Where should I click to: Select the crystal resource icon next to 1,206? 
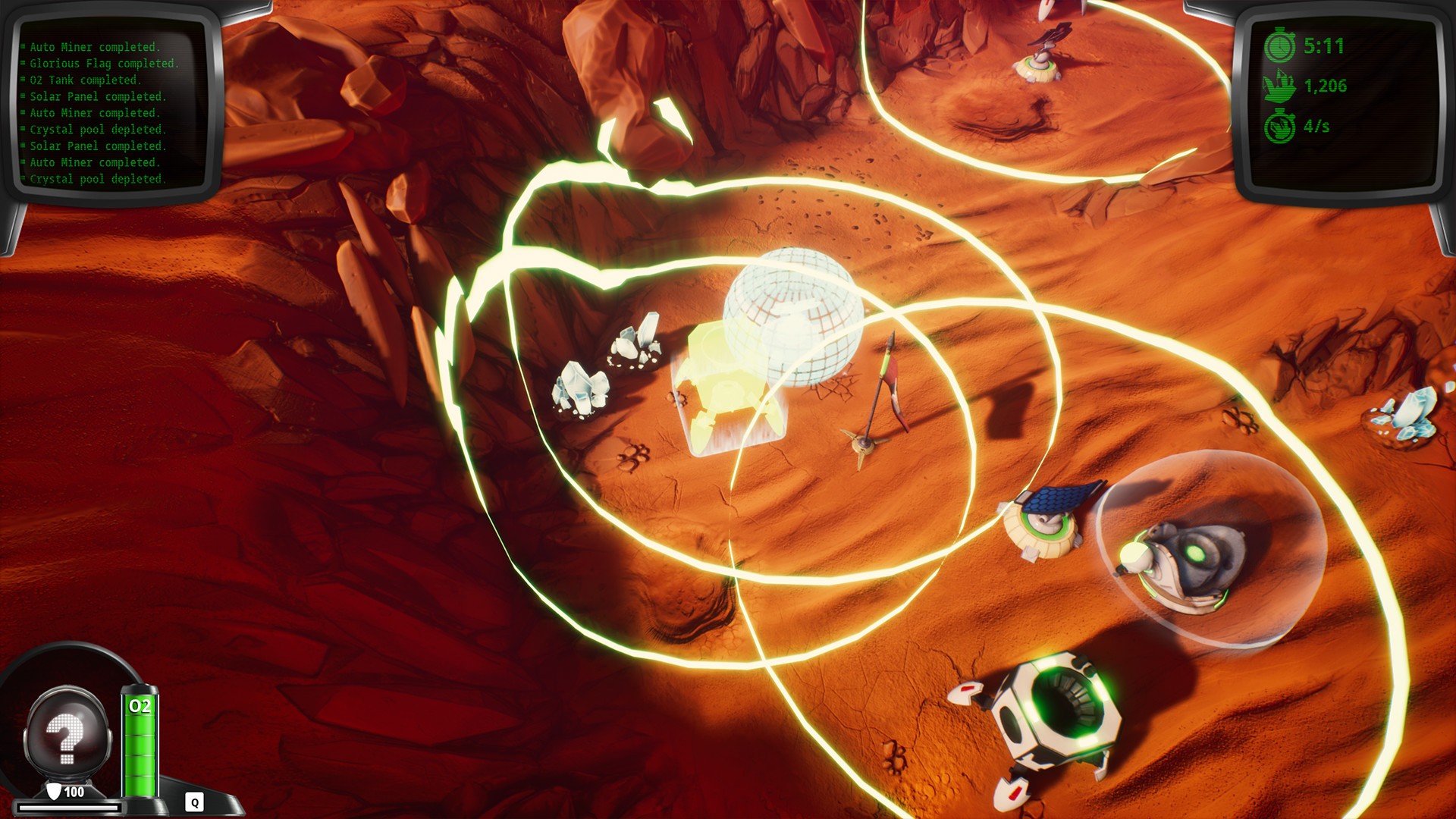(x=1280, y=86)
